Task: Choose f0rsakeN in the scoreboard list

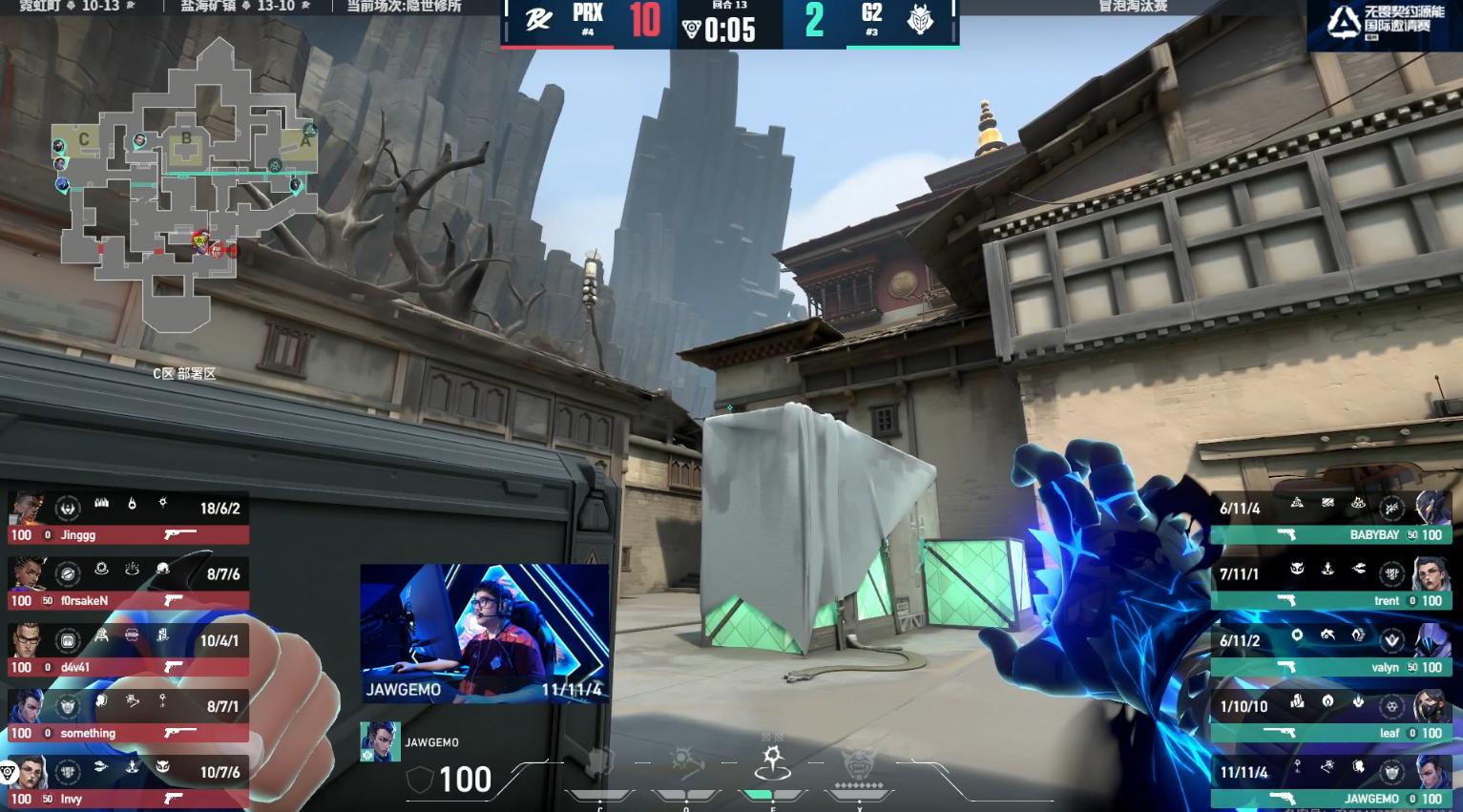Action: click(128, 585)
